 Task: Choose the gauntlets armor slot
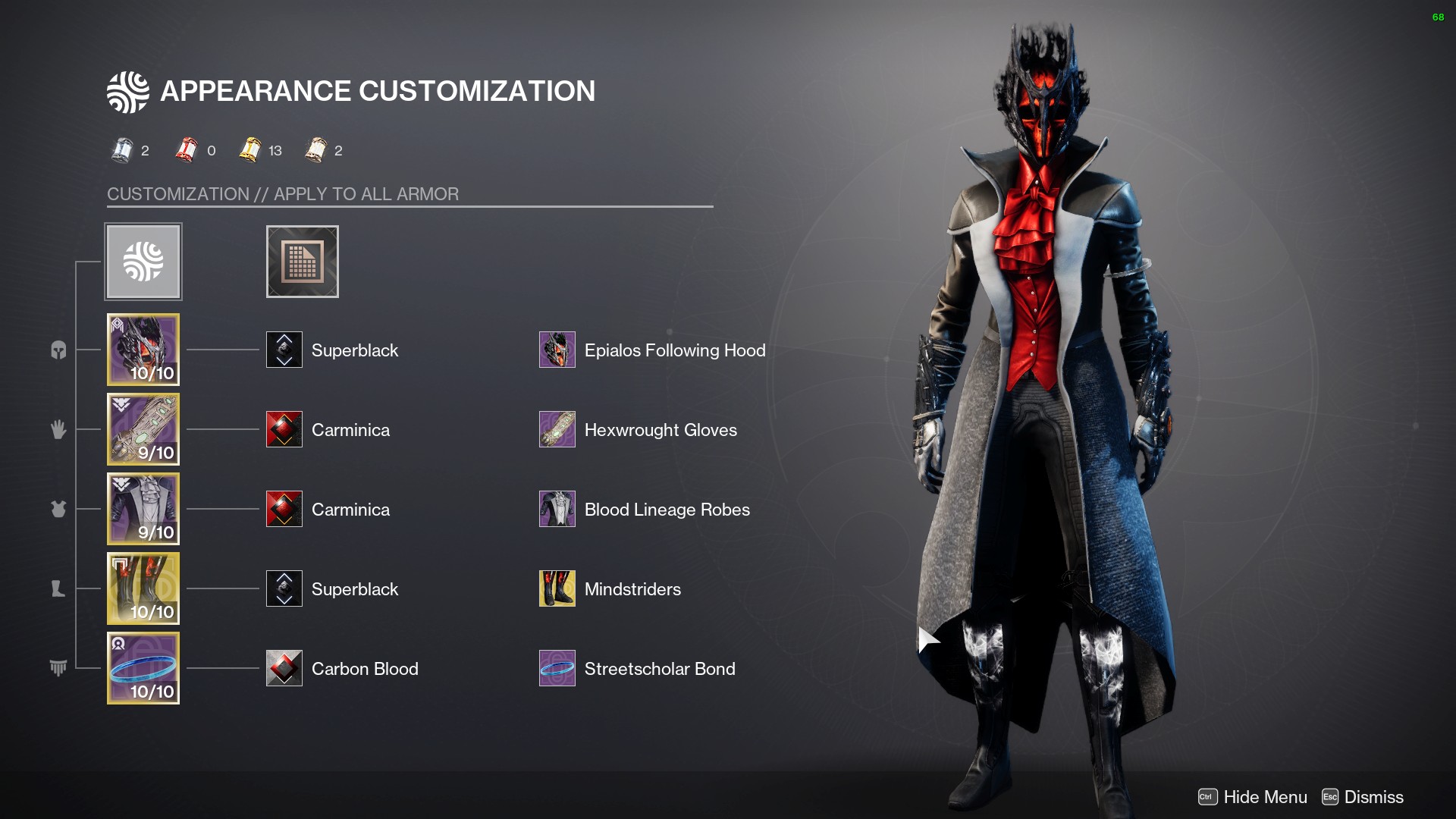(x=143, y=429)
